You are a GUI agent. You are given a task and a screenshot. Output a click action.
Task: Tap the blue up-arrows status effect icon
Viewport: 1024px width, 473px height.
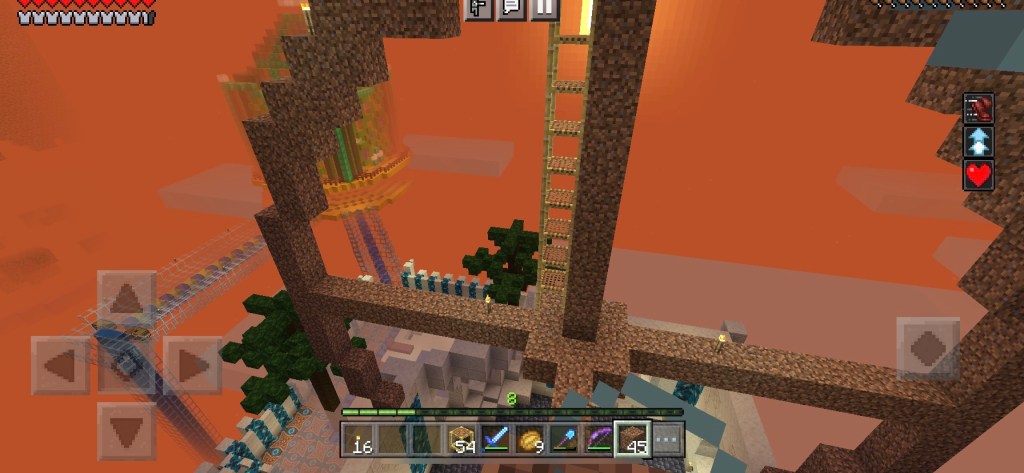(x=978, y=142)
